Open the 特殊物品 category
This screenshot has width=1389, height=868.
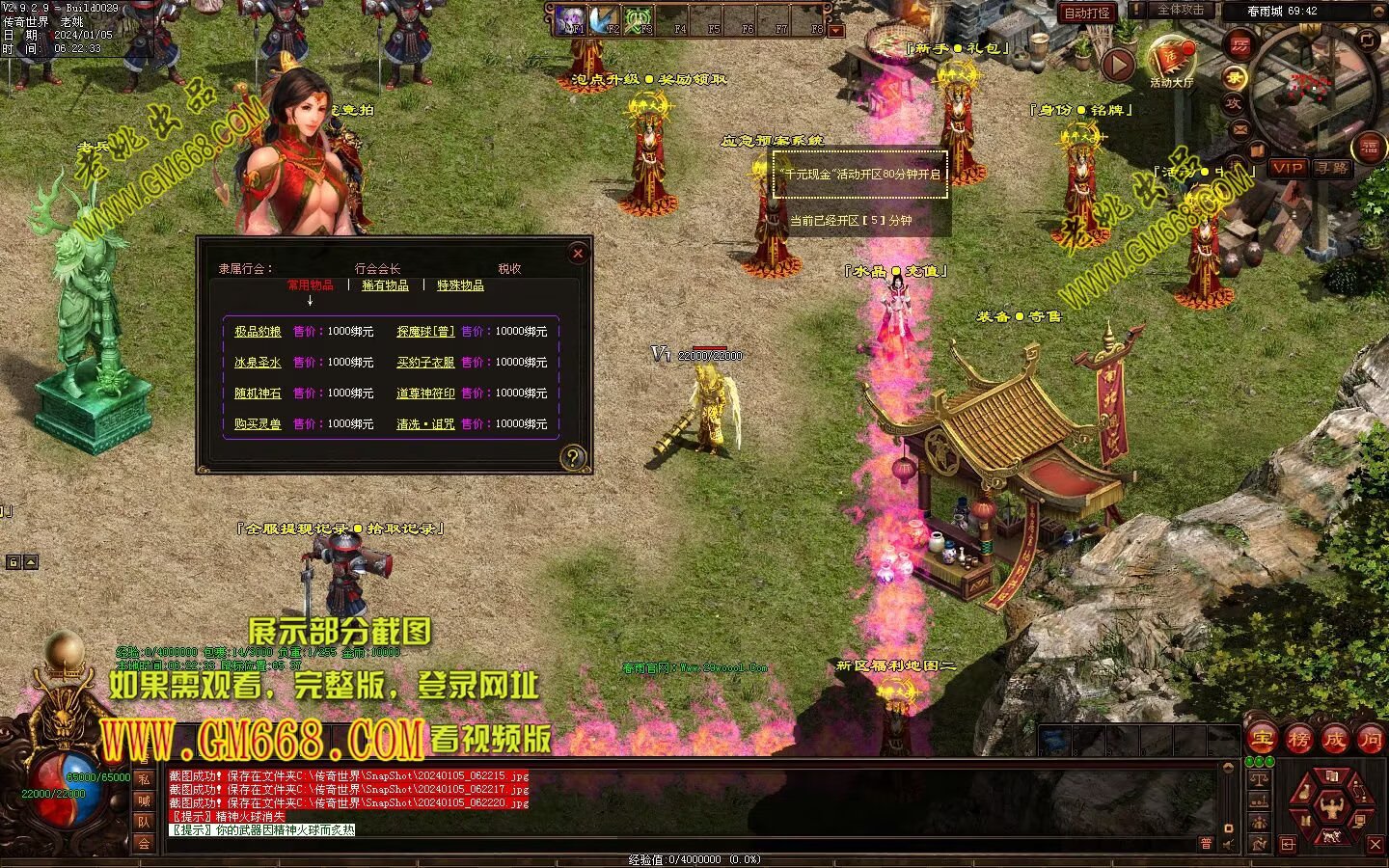(460, 285)
